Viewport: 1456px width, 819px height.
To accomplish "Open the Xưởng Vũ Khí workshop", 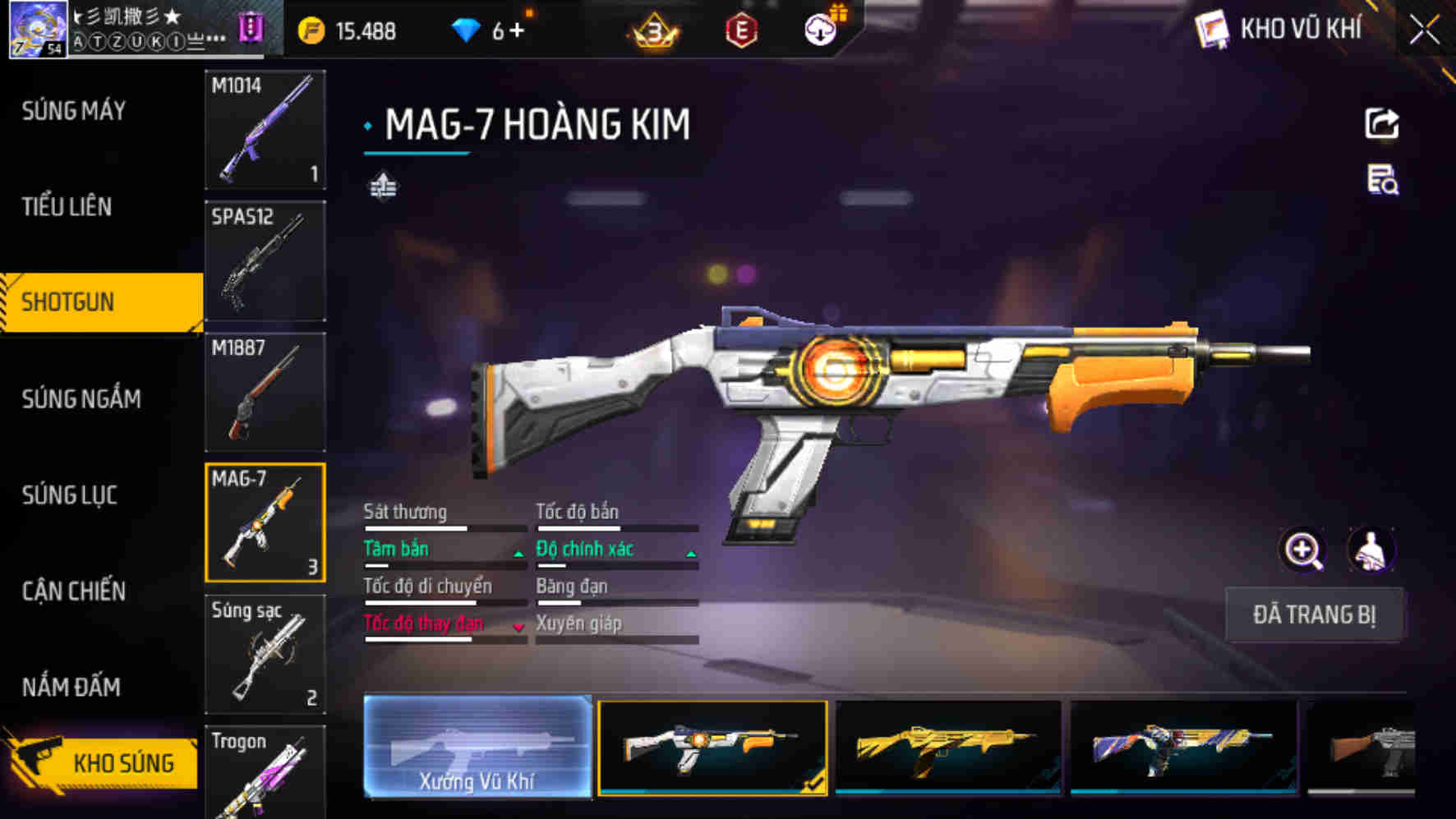I will click(477, 747).
